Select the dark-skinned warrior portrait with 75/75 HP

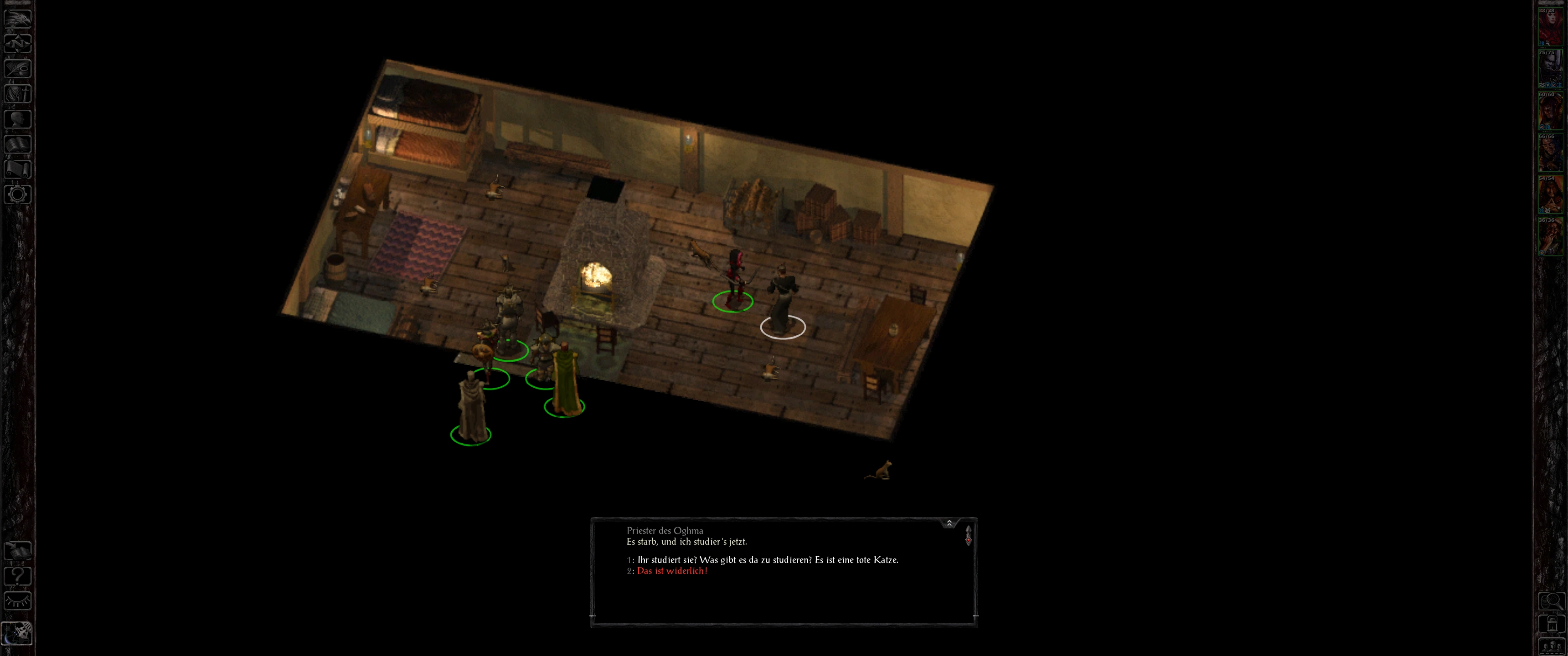[1550, 69]
